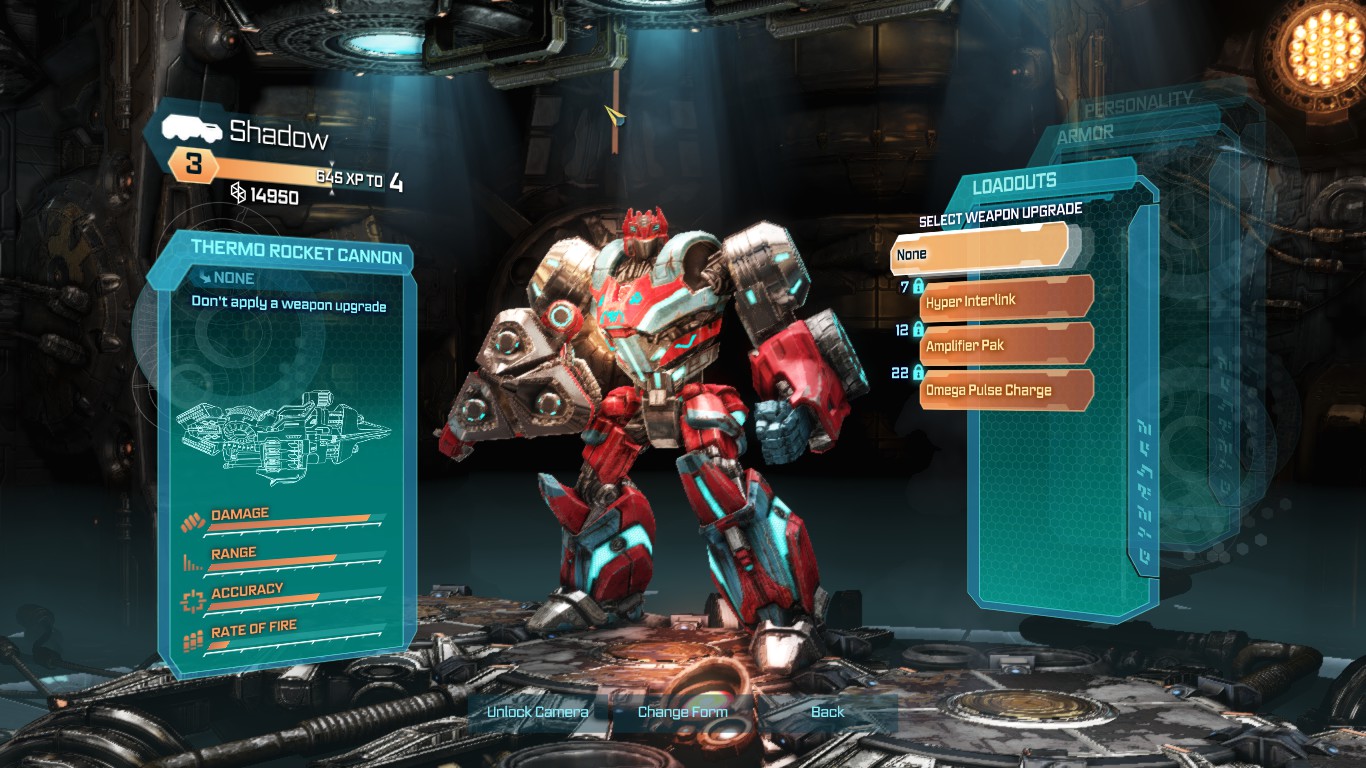Pick the Omega Pulse Charge upgrade

1006,390
